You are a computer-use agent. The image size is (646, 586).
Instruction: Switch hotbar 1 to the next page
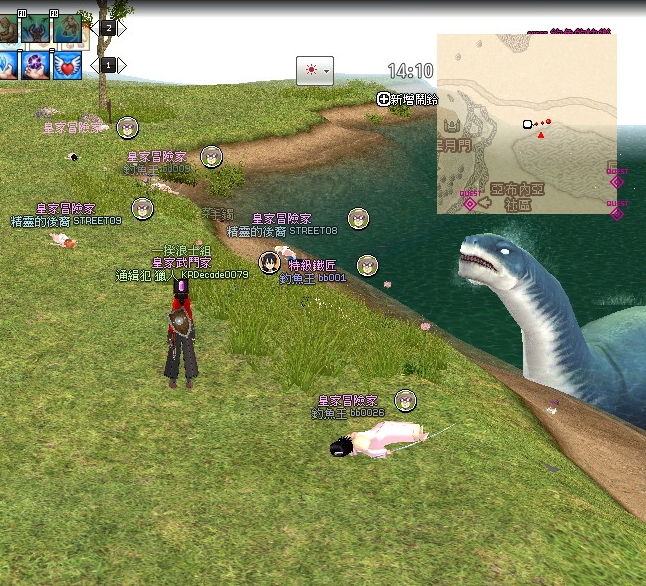click(x=122, y=65)
